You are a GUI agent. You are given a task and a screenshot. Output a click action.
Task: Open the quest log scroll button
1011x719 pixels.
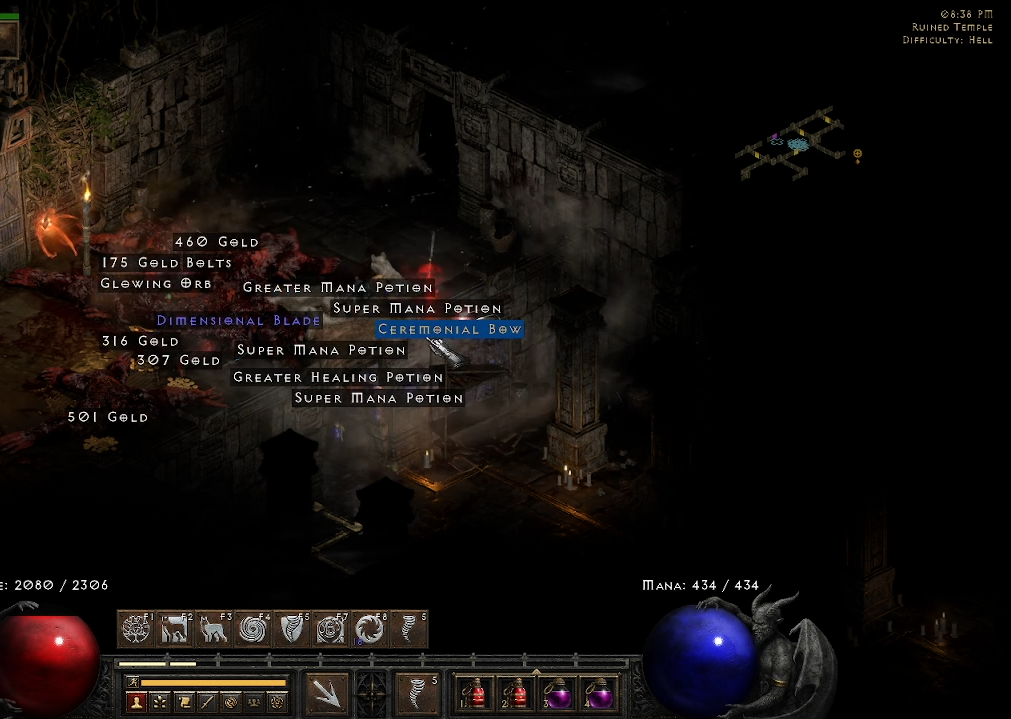(183, 702)
